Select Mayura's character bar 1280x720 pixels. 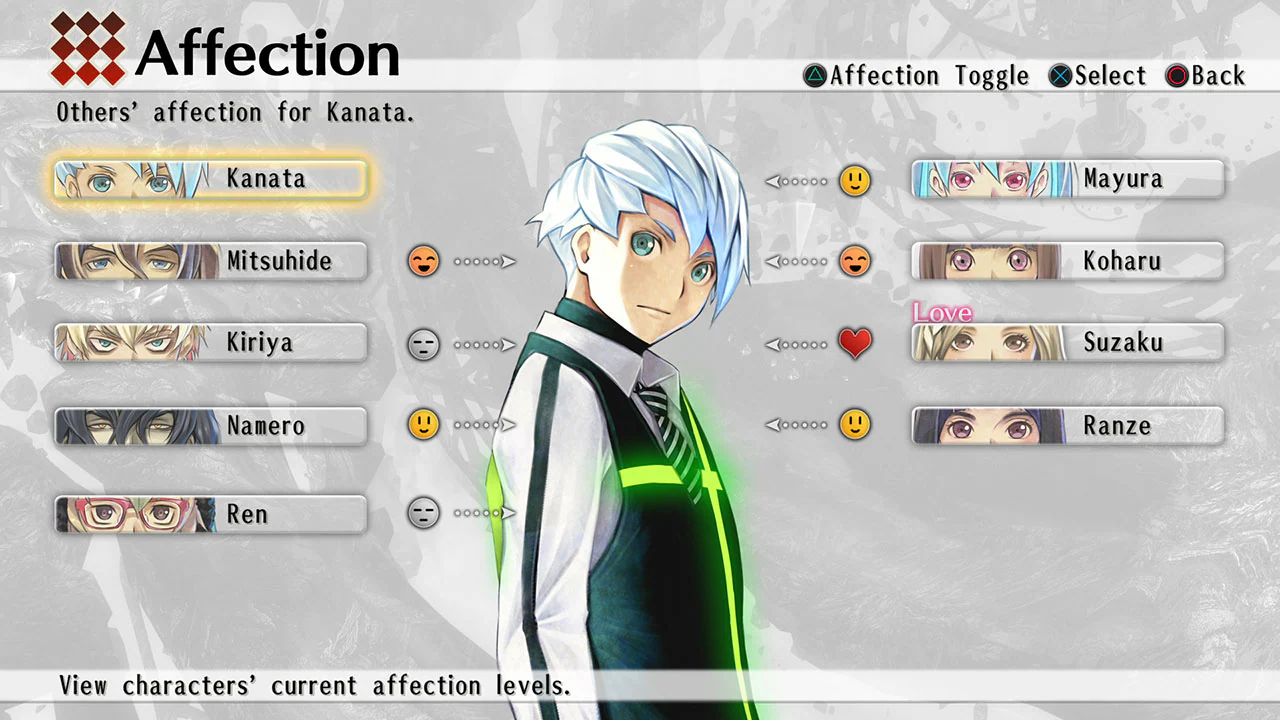[1065, 178]
